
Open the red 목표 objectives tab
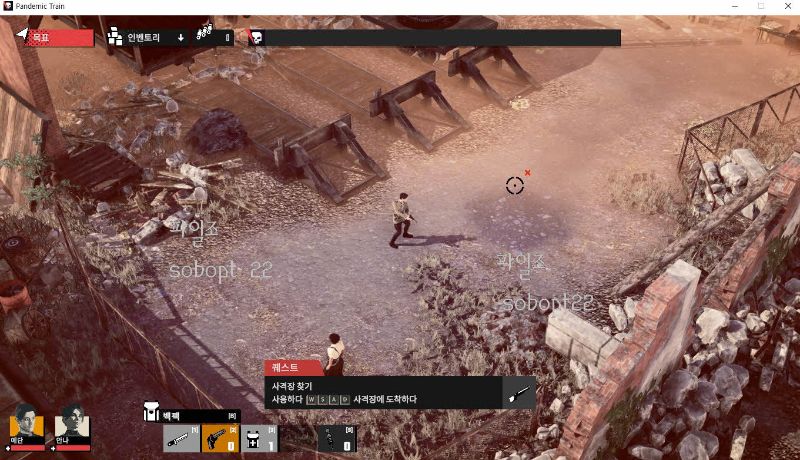[x=53, y=38]
